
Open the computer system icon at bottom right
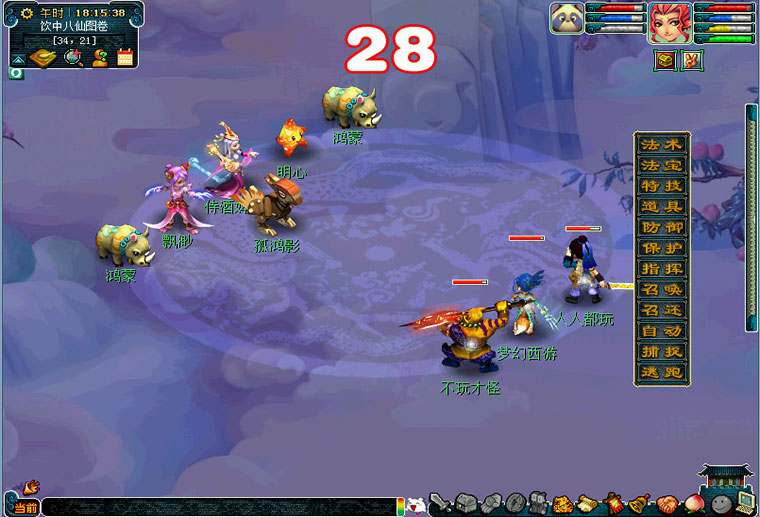[x=745, y=500]
